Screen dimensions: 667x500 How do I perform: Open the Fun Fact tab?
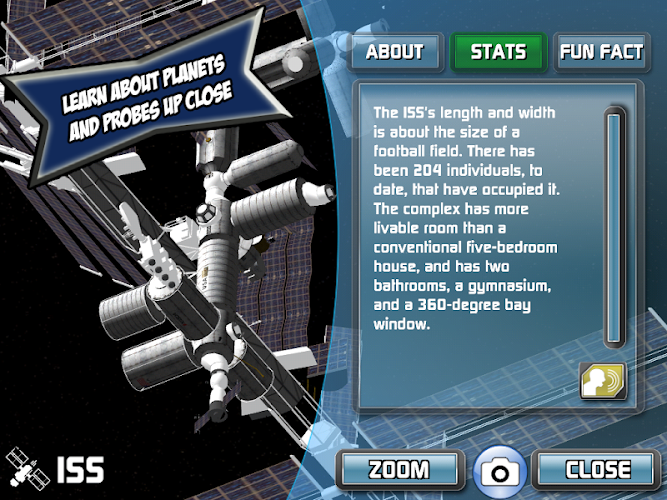(601, 52)
